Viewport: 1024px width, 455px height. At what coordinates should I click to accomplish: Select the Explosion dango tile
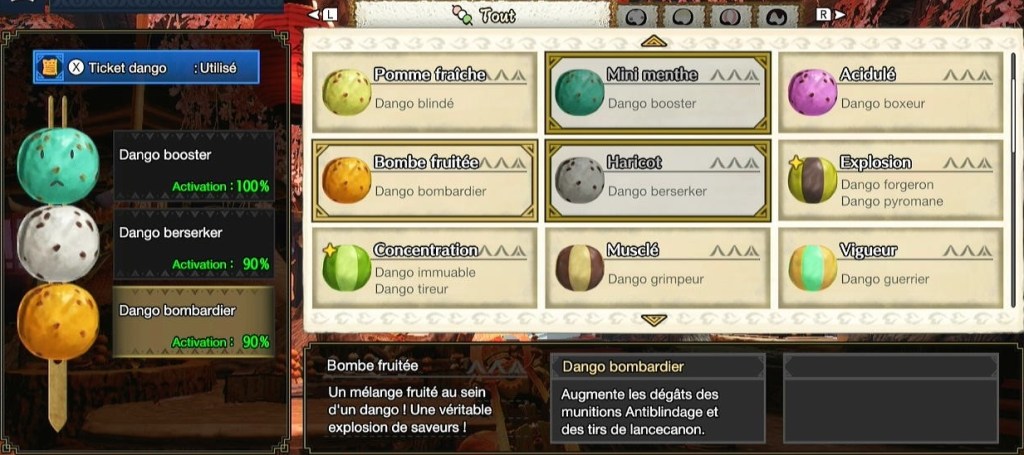tap(889, 180)
